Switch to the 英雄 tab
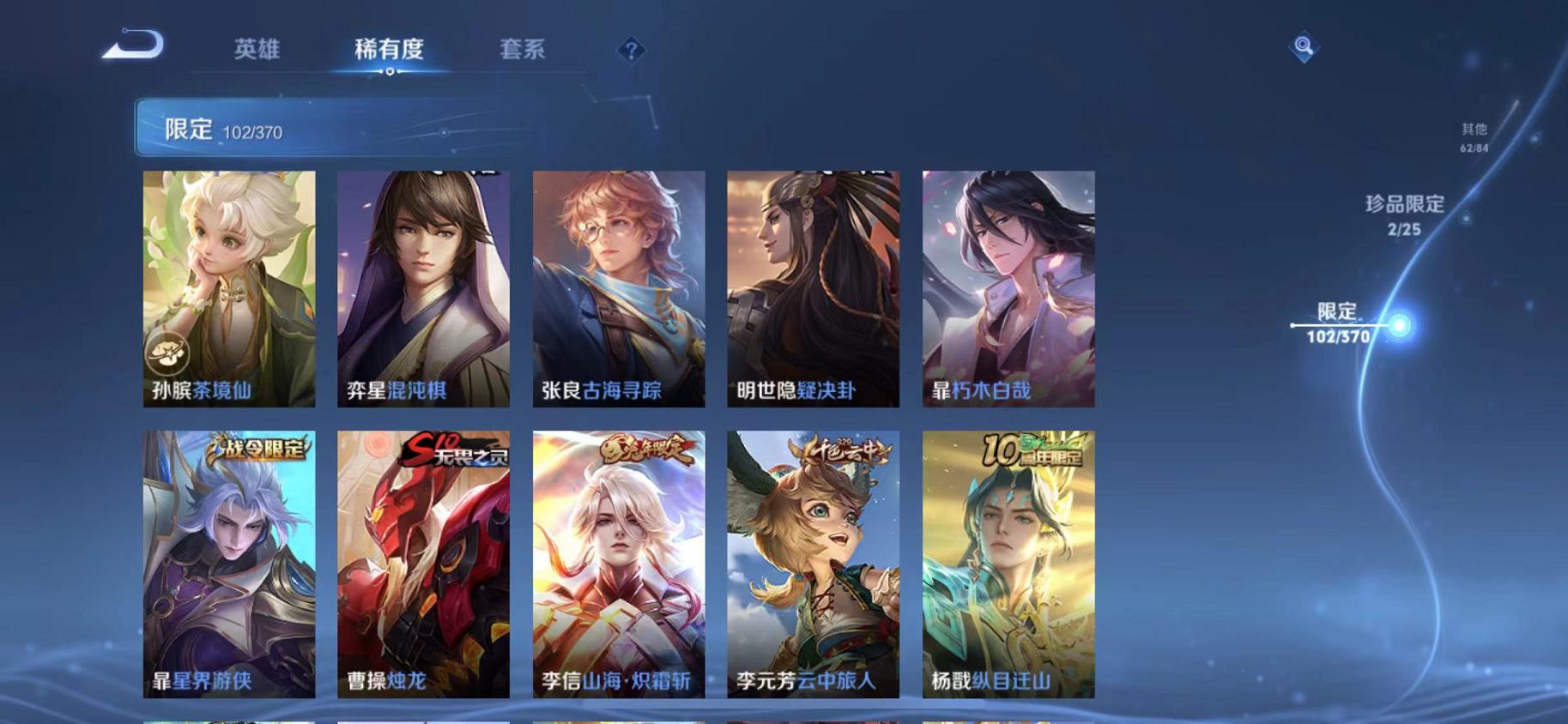Viewport: 1568px width, 724px height. tap(259, 50)
